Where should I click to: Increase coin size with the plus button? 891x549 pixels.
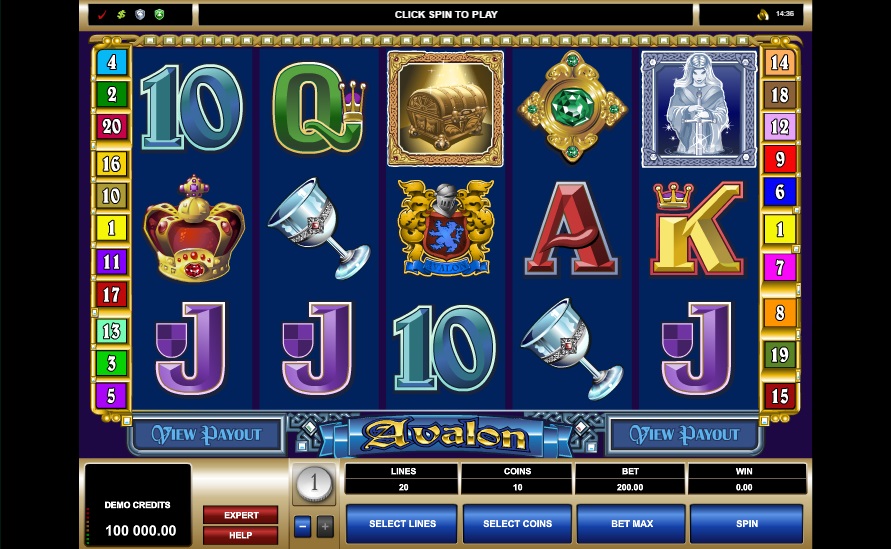coord(325,525)
